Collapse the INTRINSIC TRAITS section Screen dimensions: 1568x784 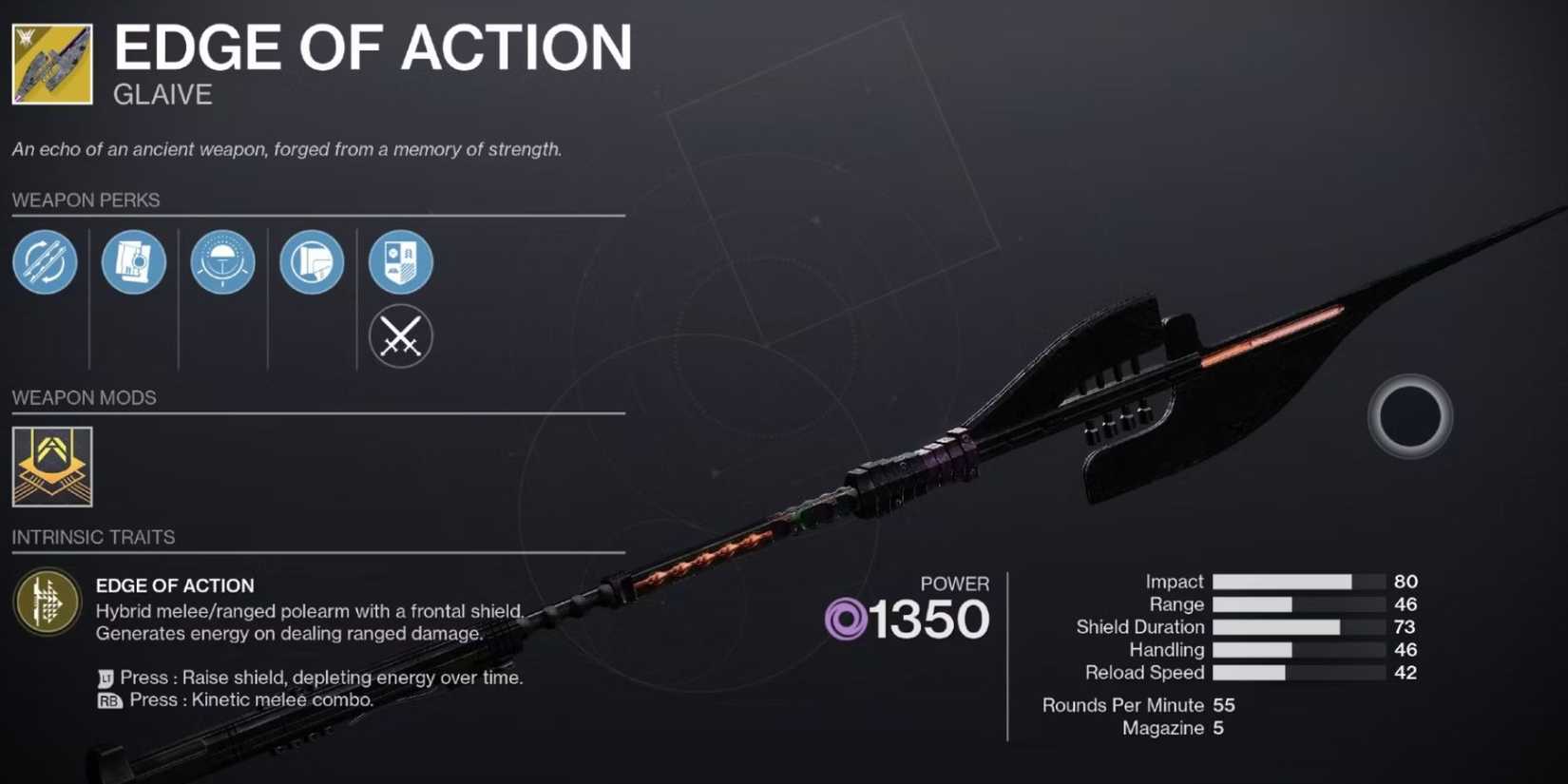click(x=93, y=537)
